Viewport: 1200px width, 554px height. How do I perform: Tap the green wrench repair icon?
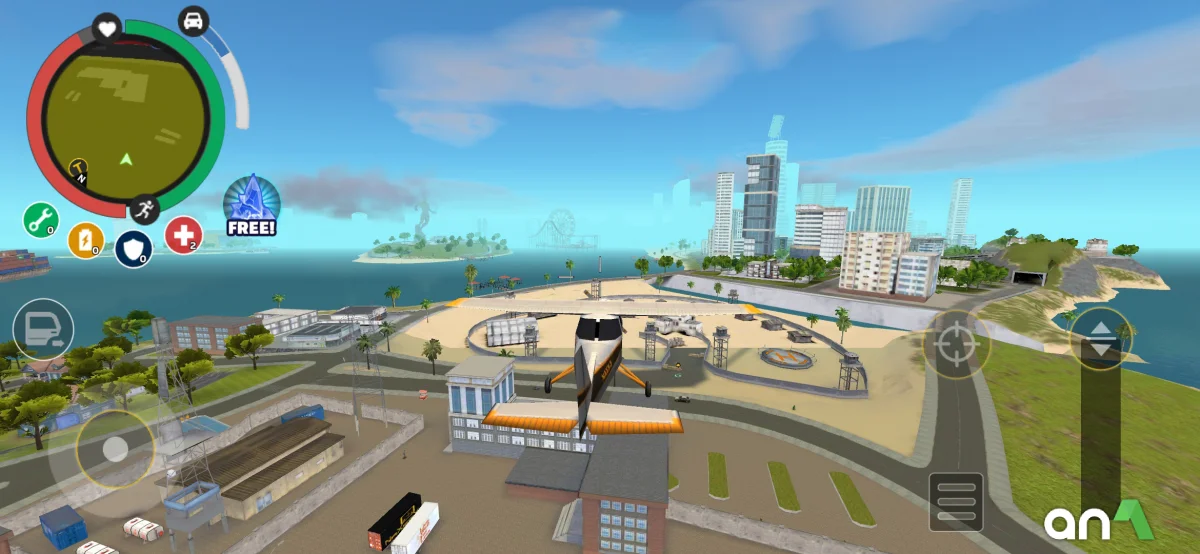[41, 220]
